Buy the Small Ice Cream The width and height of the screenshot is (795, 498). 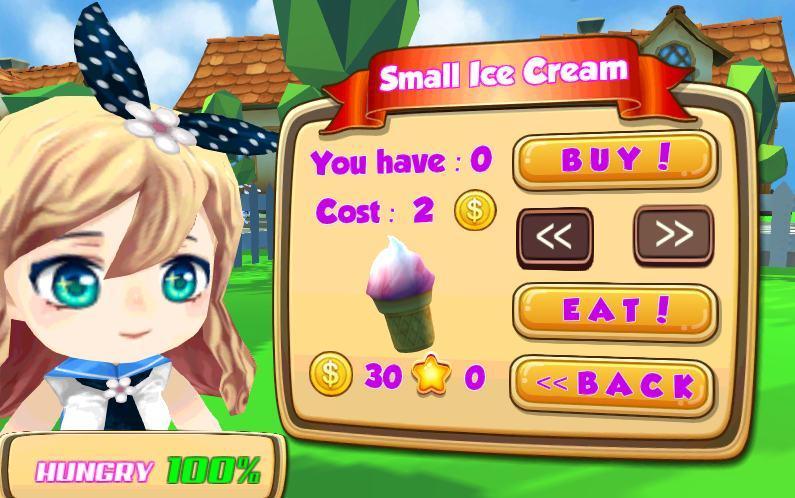(x=615, y=159)
